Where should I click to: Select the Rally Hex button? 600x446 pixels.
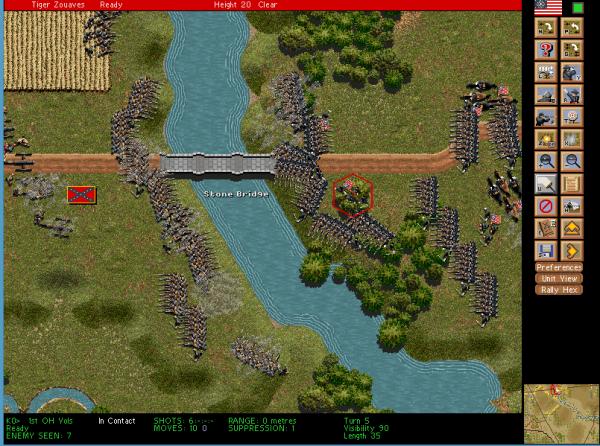pyautogui.click(x=559, y=290)
